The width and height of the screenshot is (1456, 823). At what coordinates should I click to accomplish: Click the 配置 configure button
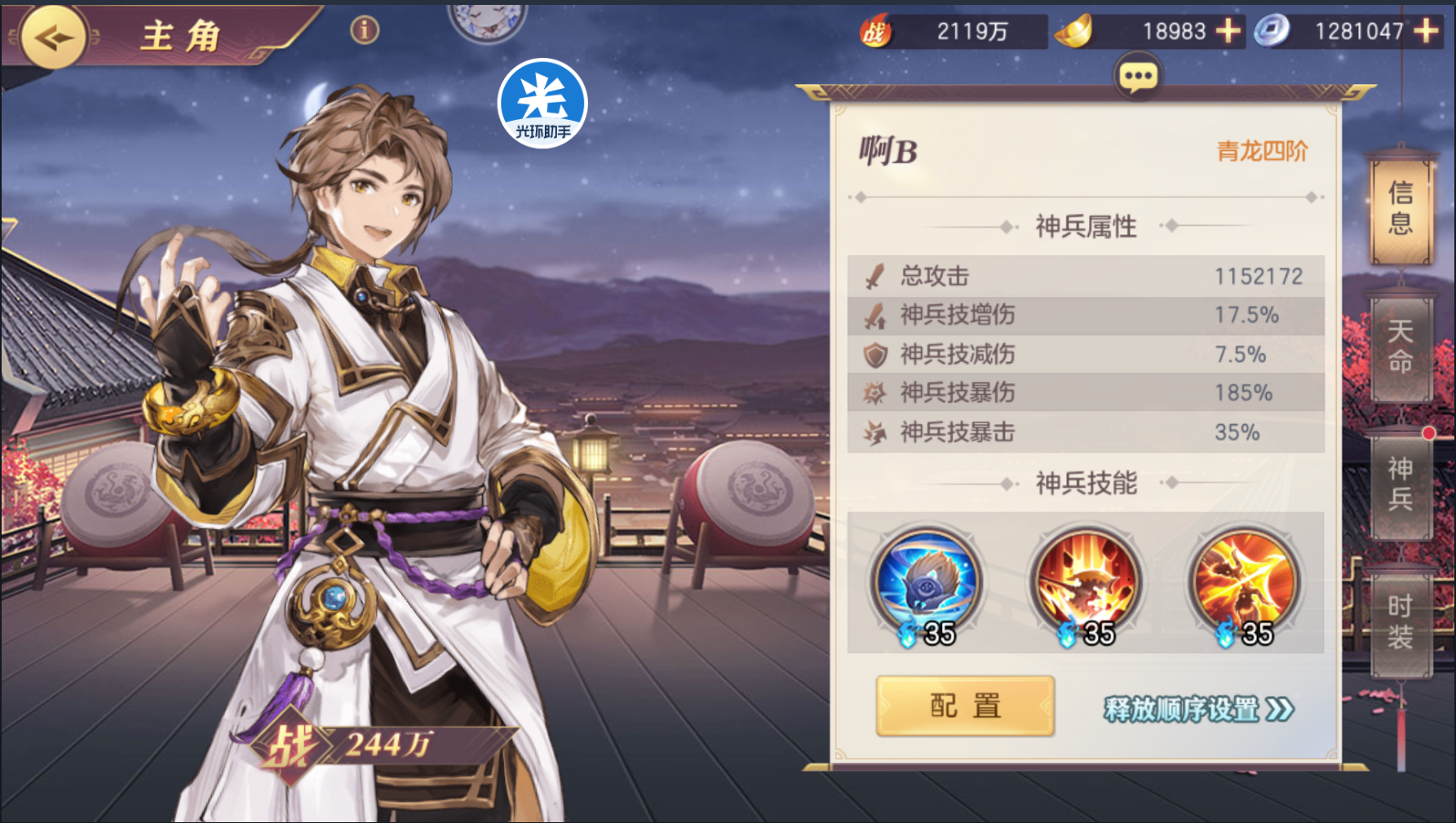(x=965, y=706)
